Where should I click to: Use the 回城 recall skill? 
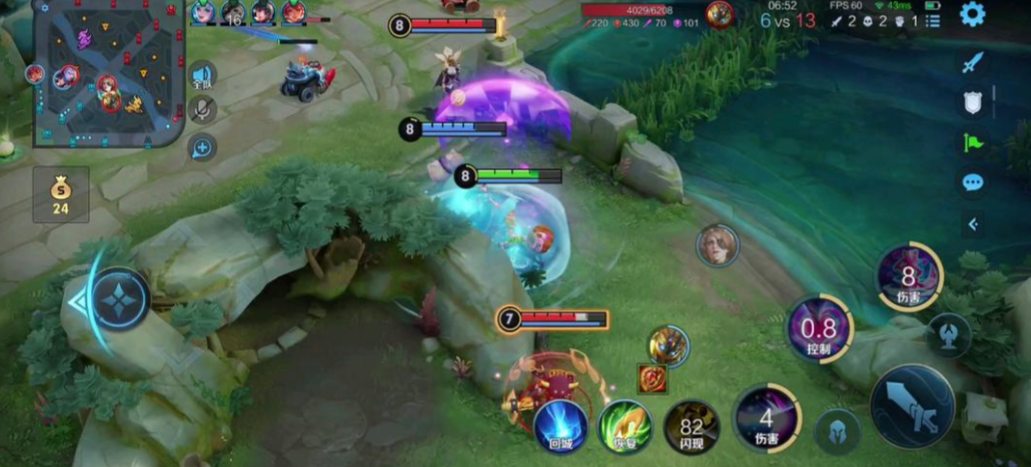pos(560,426)
